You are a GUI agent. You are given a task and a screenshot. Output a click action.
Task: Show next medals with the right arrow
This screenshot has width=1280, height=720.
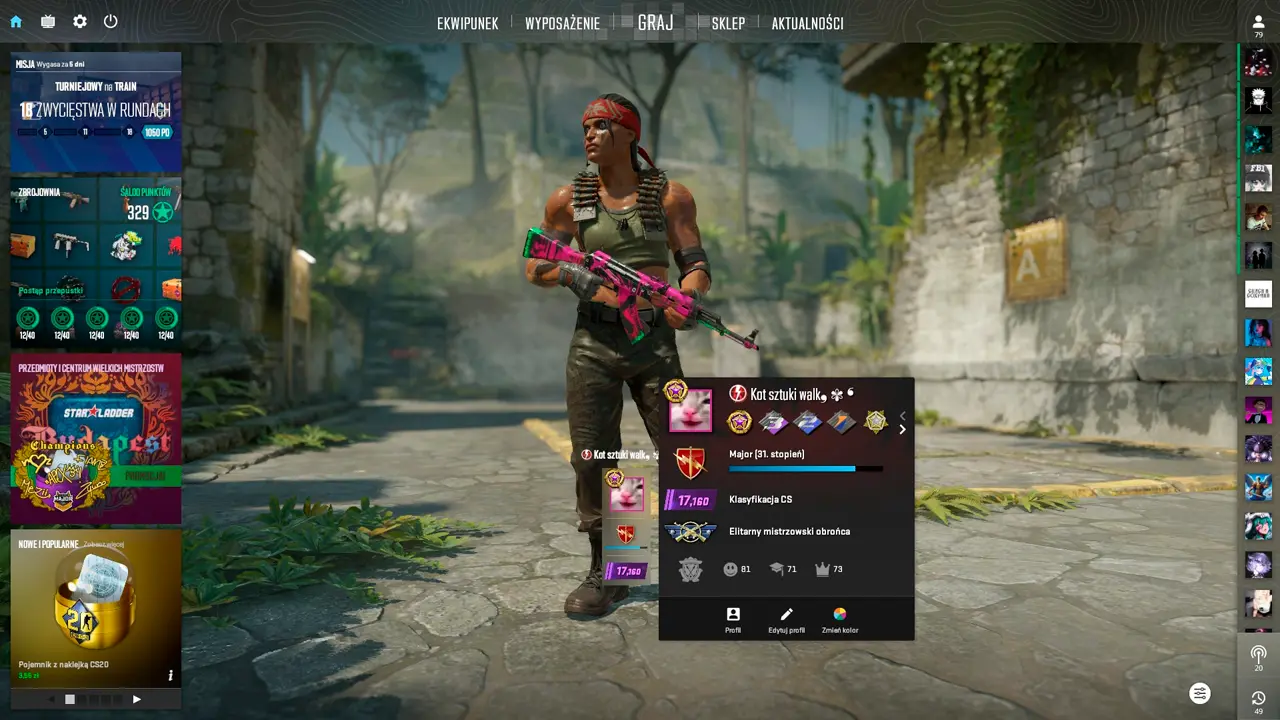[902, 430]
